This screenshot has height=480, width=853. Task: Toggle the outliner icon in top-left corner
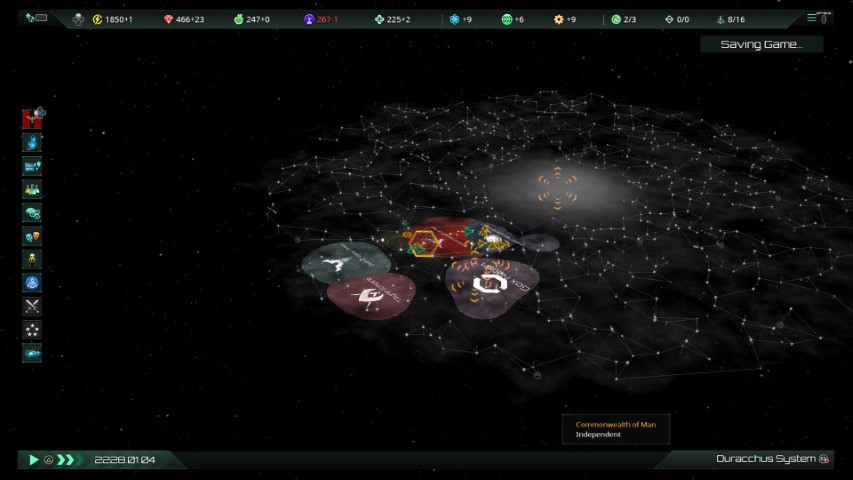(x=36, y=18)
